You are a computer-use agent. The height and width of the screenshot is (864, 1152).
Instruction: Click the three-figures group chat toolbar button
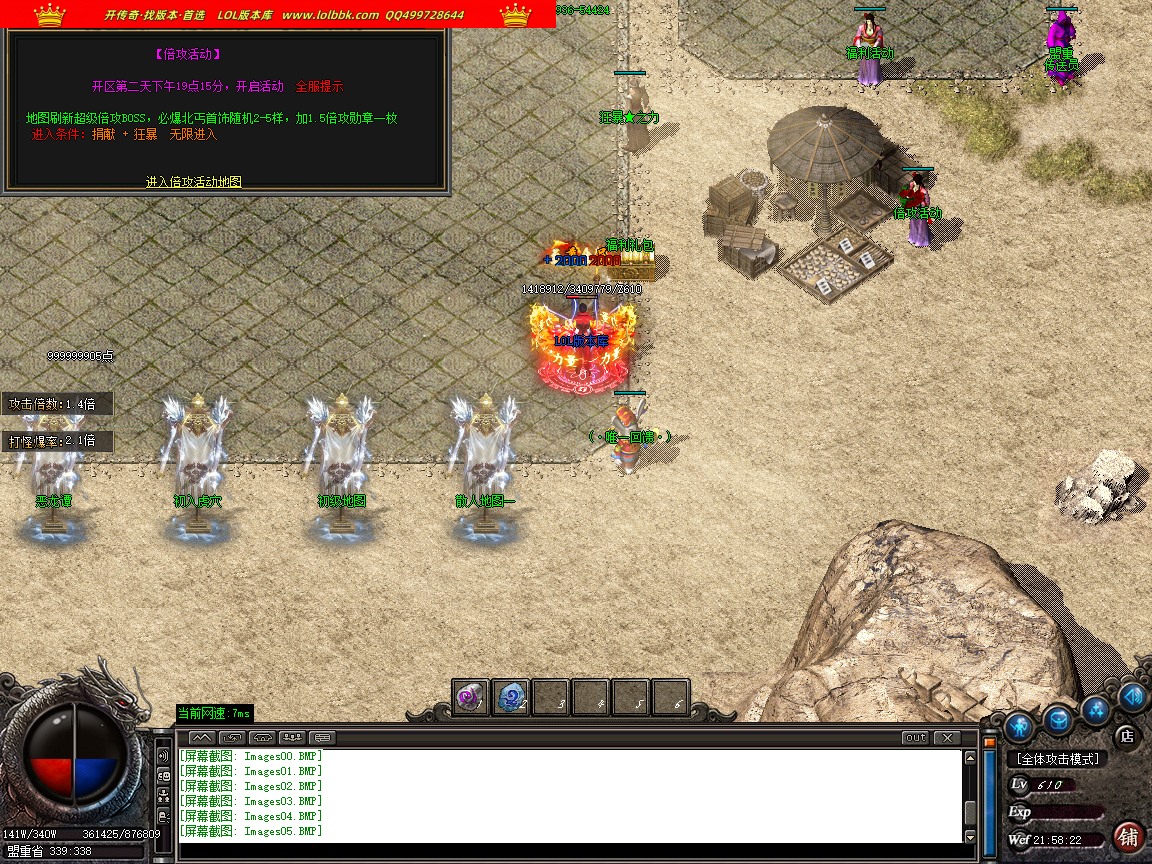[x=292, y=738]
